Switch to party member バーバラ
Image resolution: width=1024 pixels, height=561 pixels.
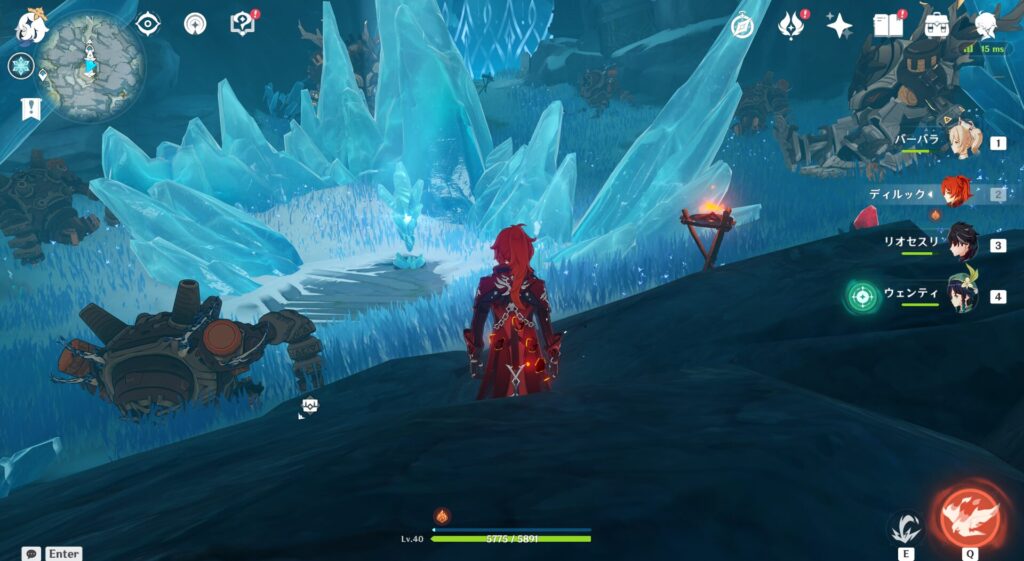pyautogui.click(x=962, y=143)
